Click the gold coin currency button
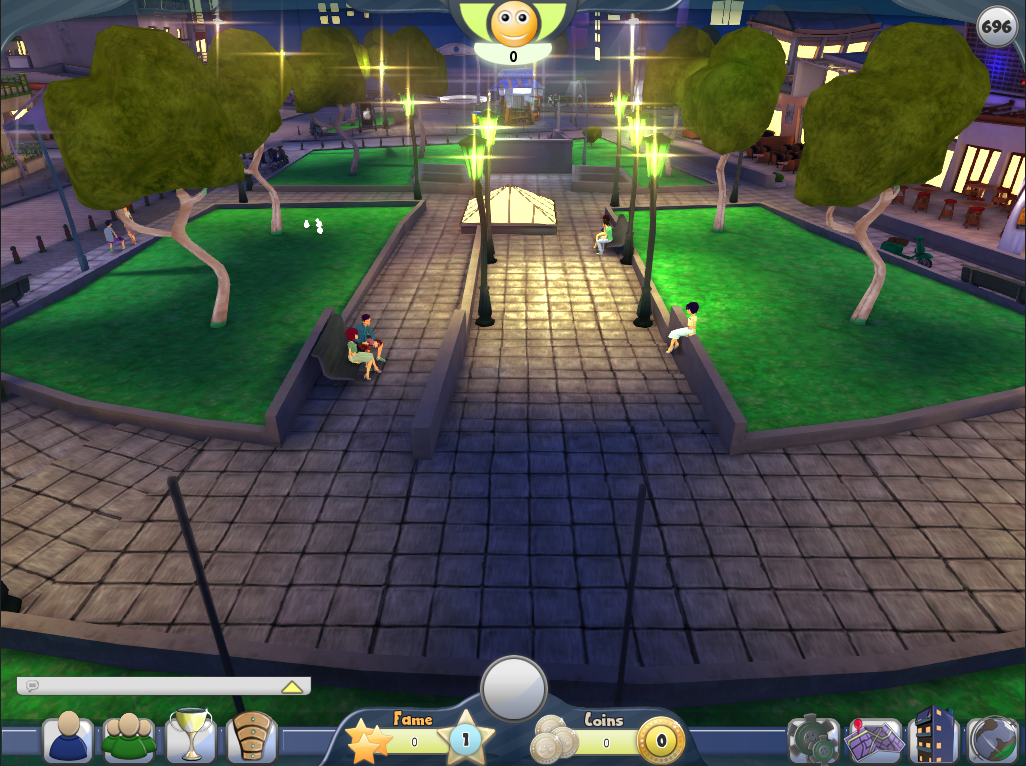This screenshot has height=766, width=1026. (661, 743)
